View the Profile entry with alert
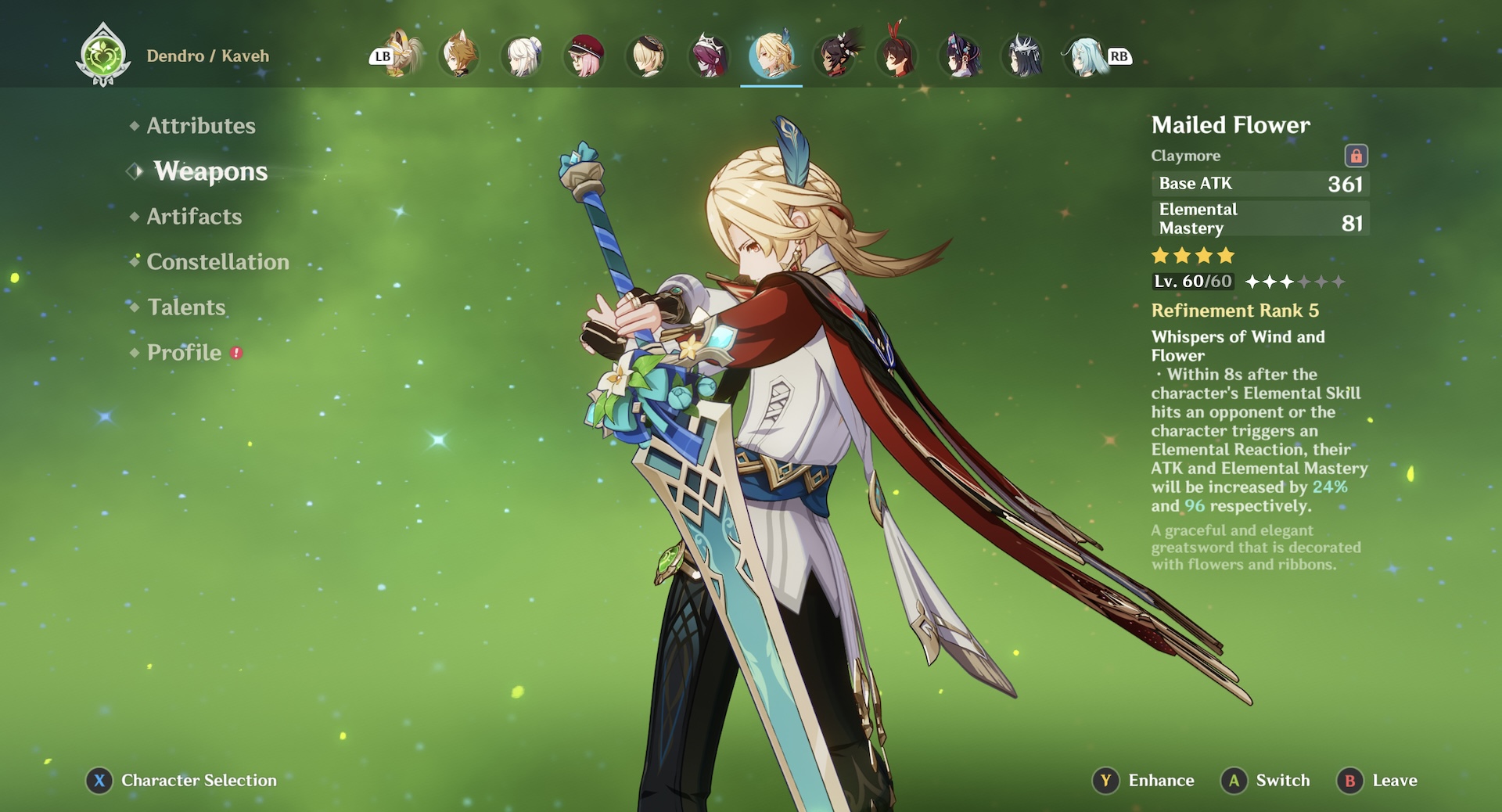Screen dimensions: 1502x812 coord(185,353)
